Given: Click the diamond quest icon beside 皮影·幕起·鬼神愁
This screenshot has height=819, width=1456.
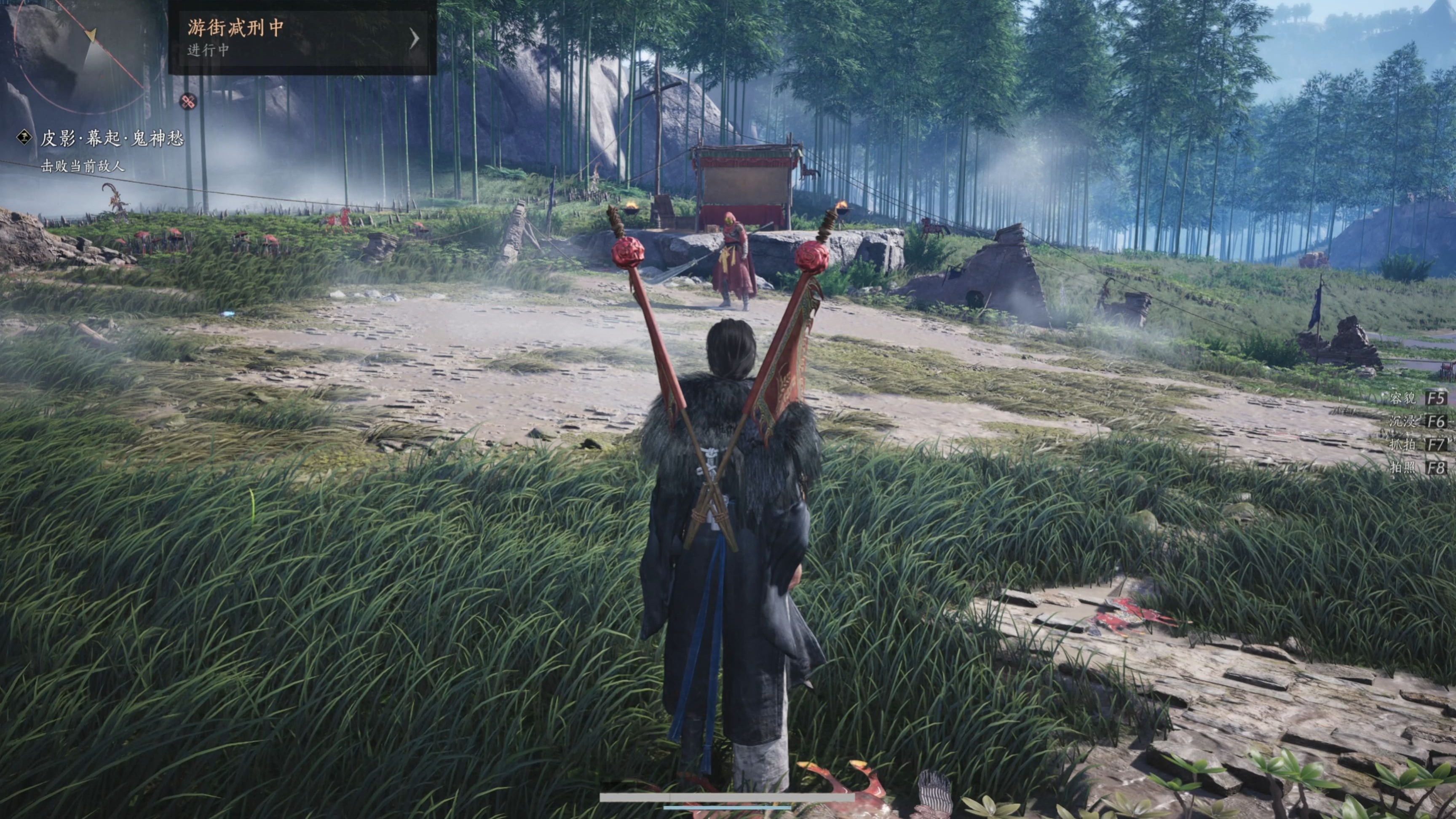Looking at the screenshot, I should pos(24,137).
